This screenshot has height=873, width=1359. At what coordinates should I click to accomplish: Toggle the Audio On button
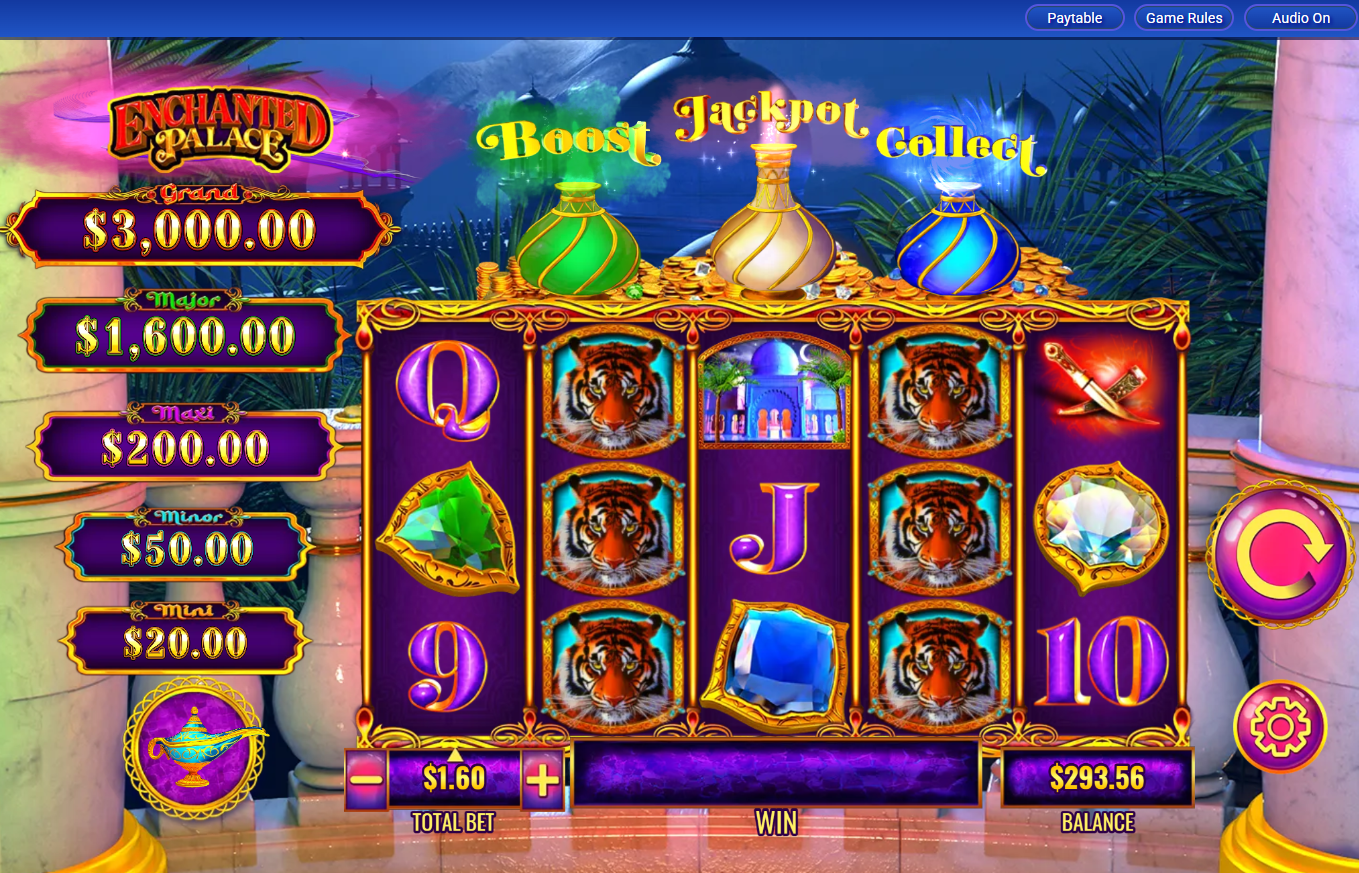pos(1300,18)
